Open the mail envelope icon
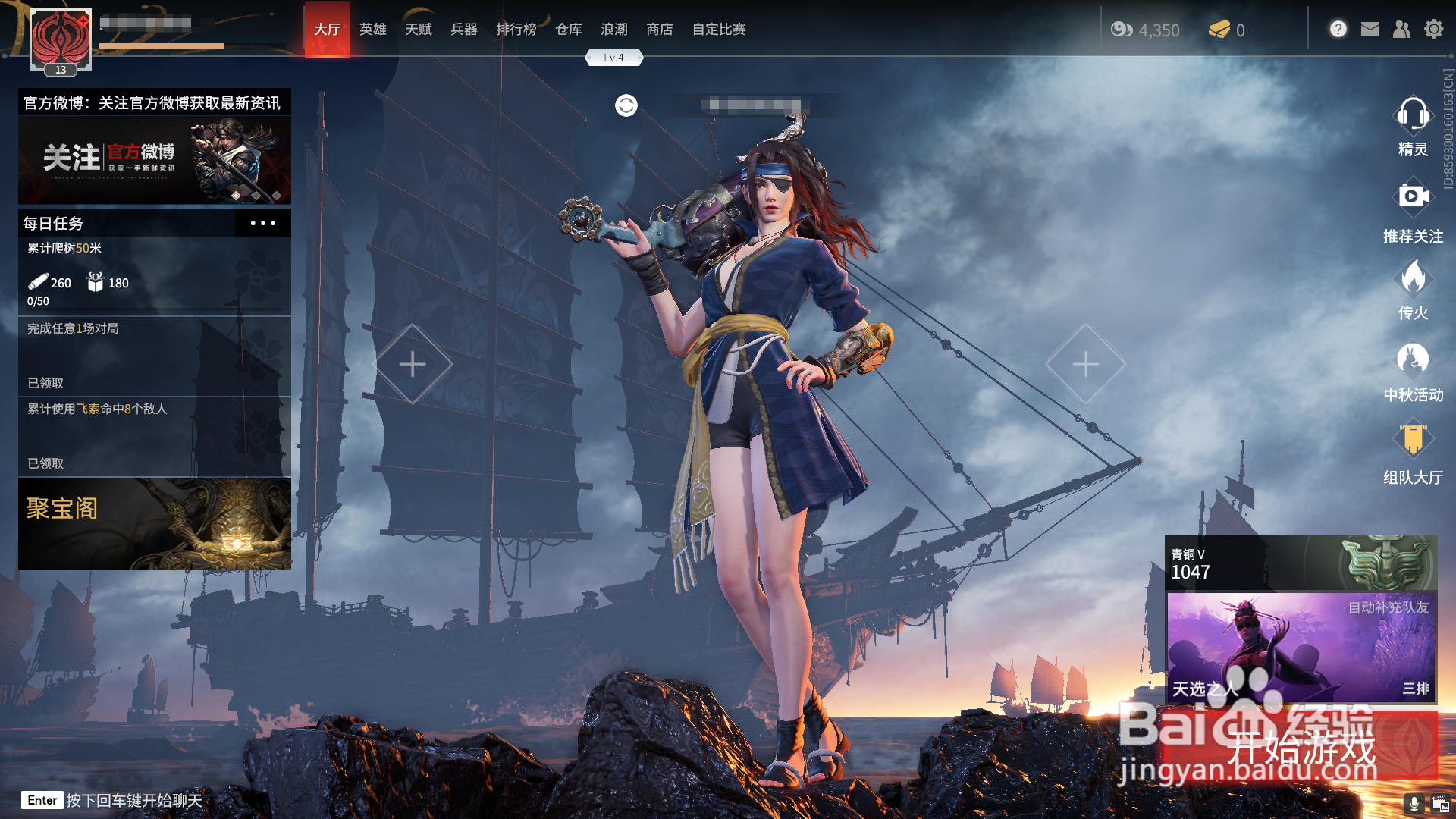The height and width of the screenshot is (819, 1456). click(x=1370, y=30)
